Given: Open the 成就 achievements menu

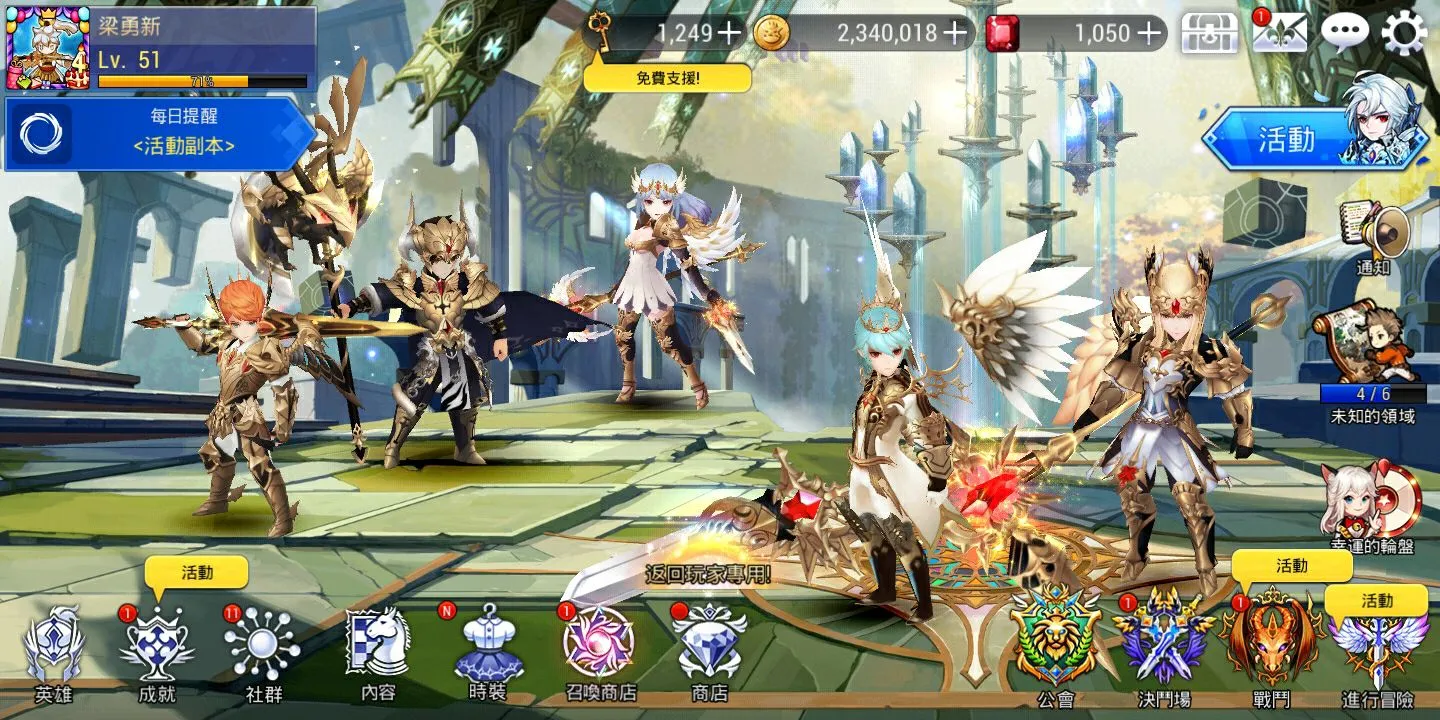Looking at the screenshot, I should 157,647.
